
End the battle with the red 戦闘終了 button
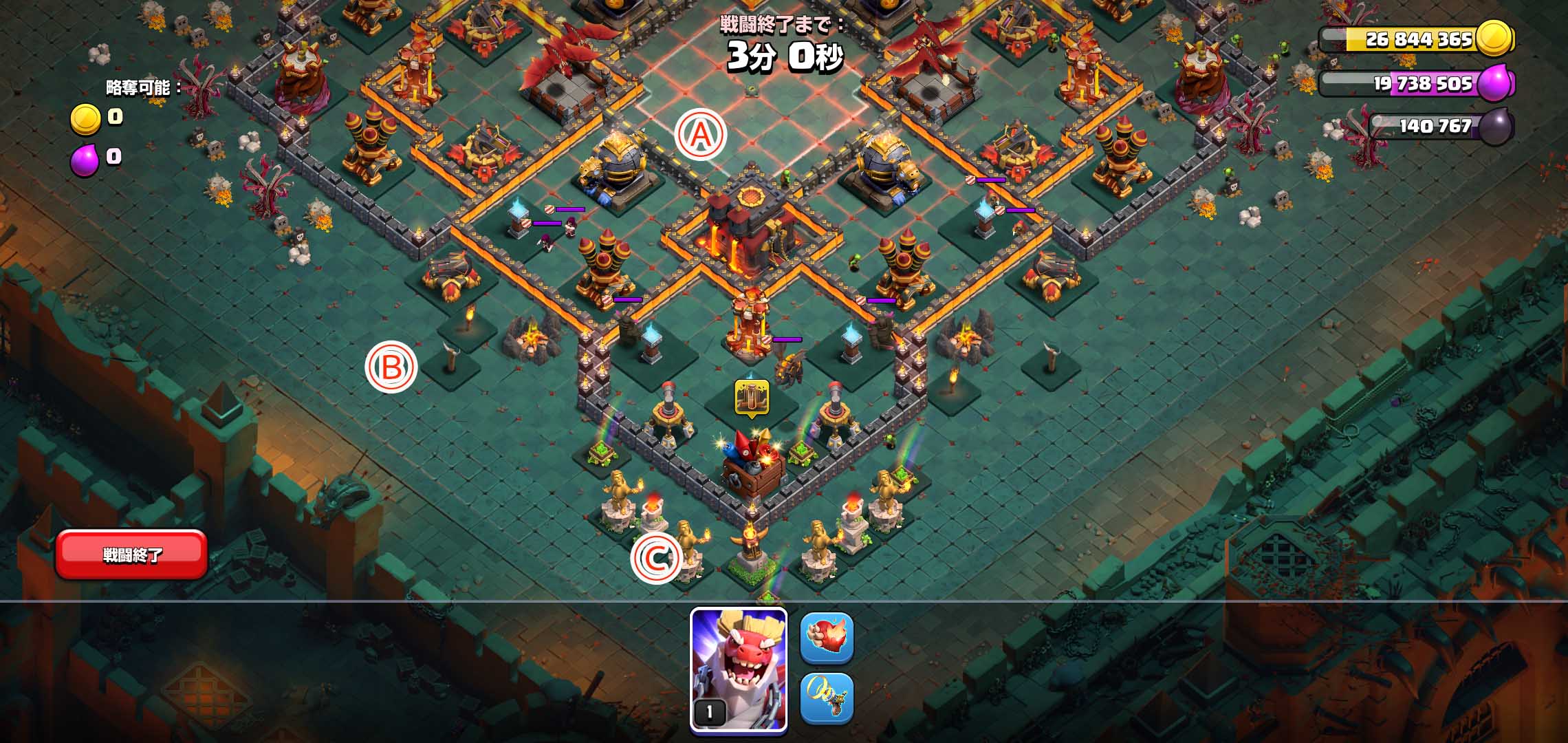click(131, 554)
